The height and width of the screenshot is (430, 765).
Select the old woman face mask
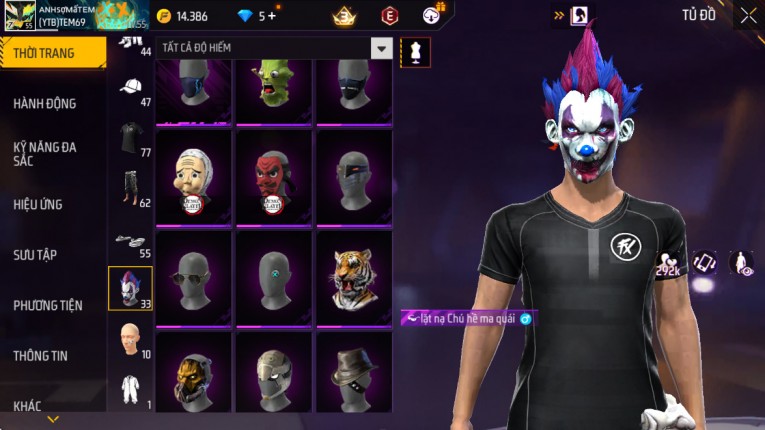point(193,176)
